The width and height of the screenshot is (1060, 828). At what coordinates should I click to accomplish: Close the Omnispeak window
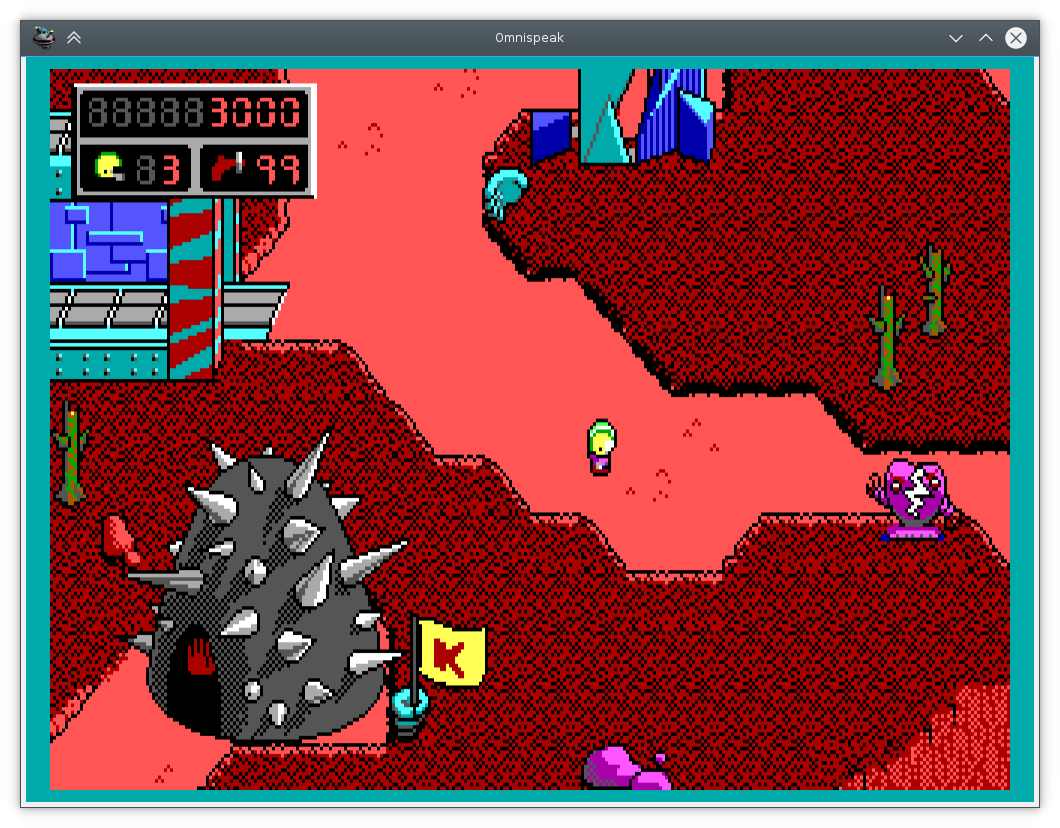[1015, 38]
